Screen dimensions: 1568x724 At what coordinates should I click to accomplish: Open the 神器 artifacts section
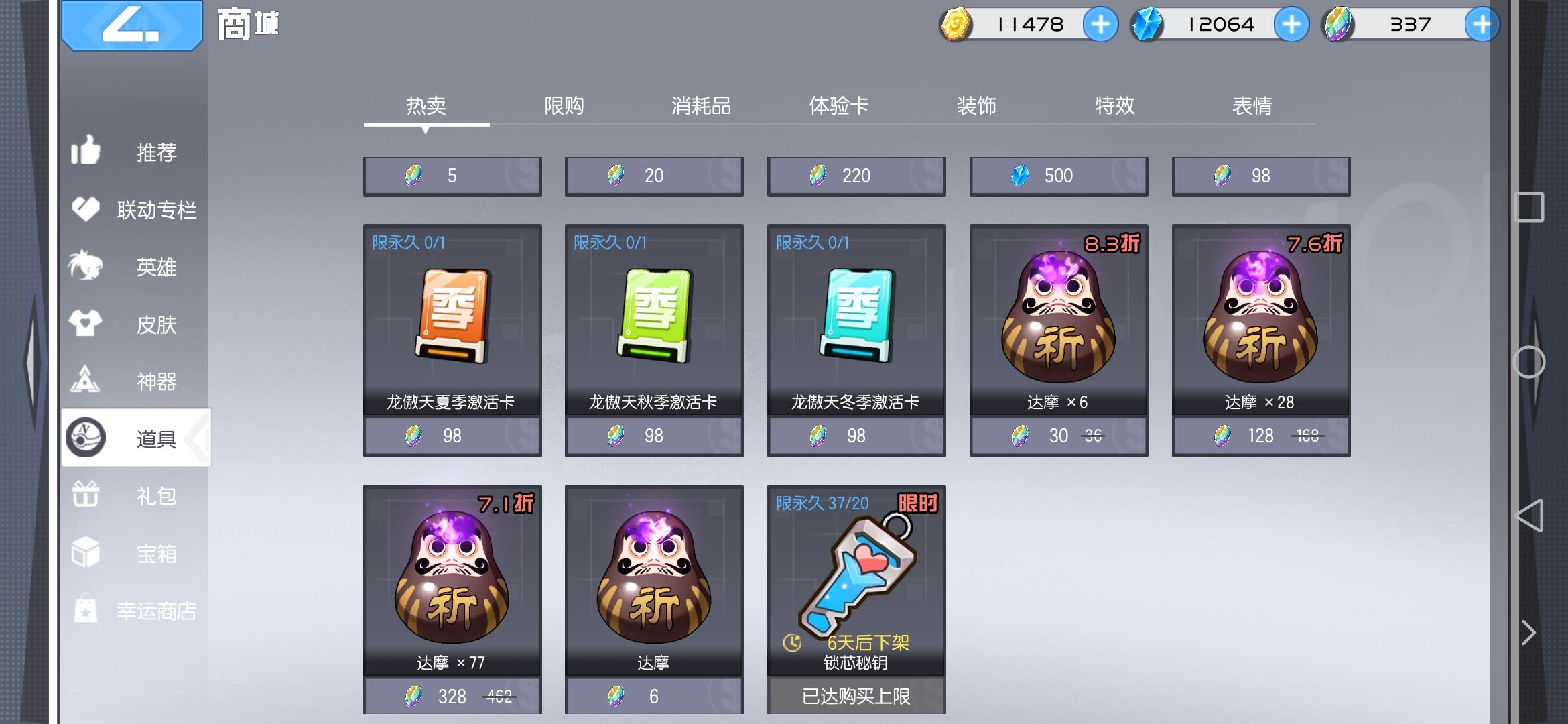point(134,381)
